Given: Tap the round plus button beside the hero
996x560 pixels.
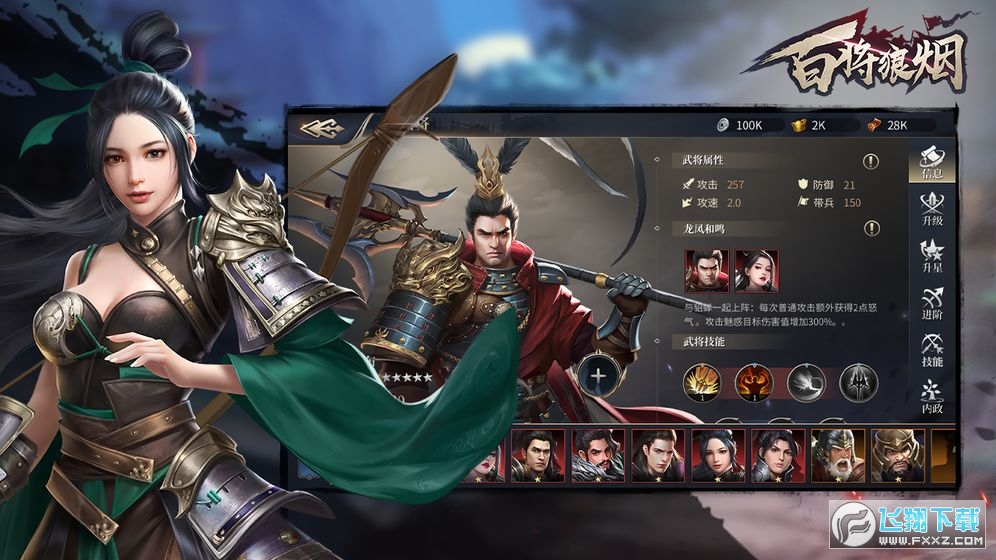Looking at the screenshot, I should (597, 377).
